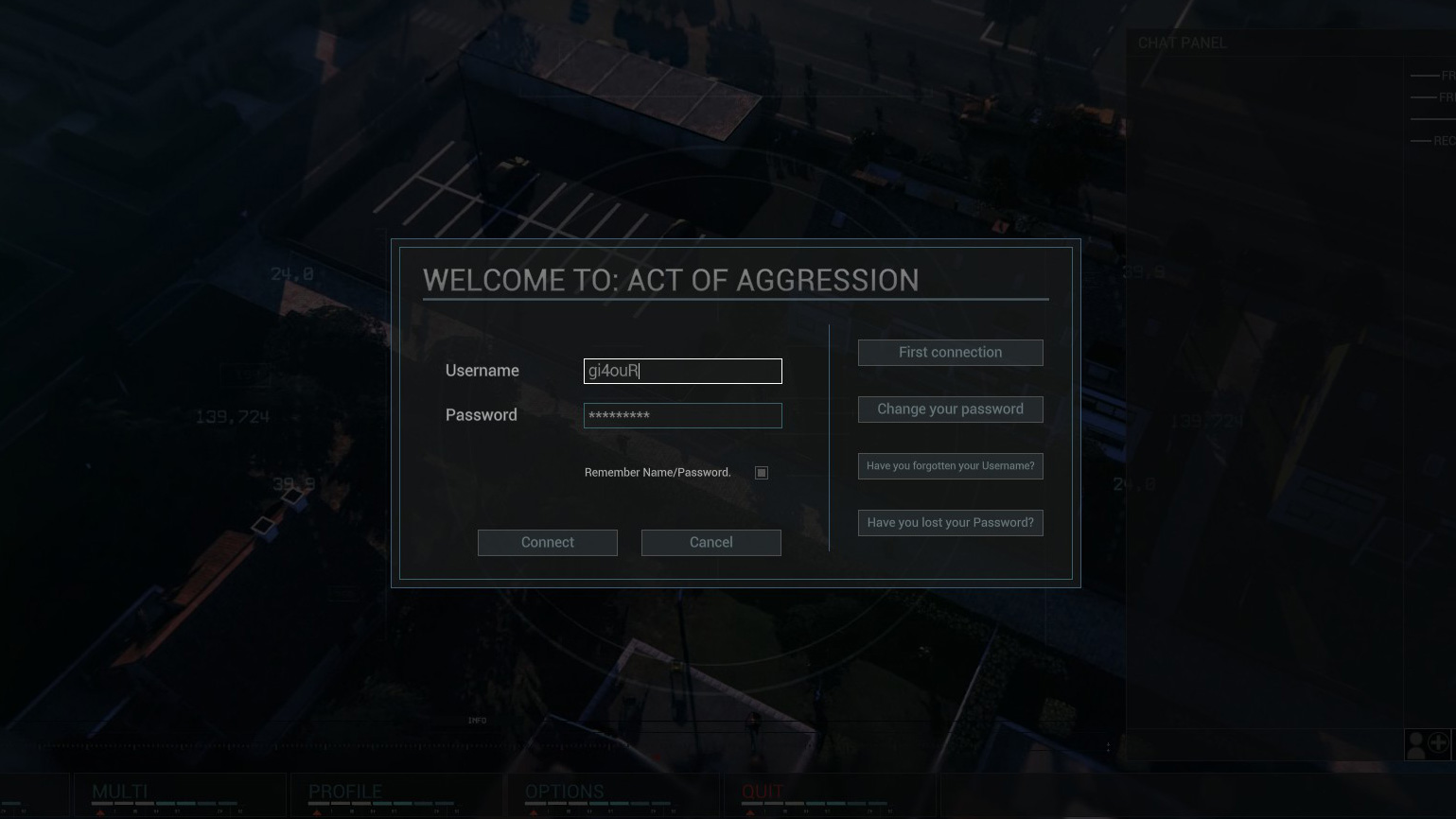
Task: Cancel the login dialog
Action: coord(710,542)
